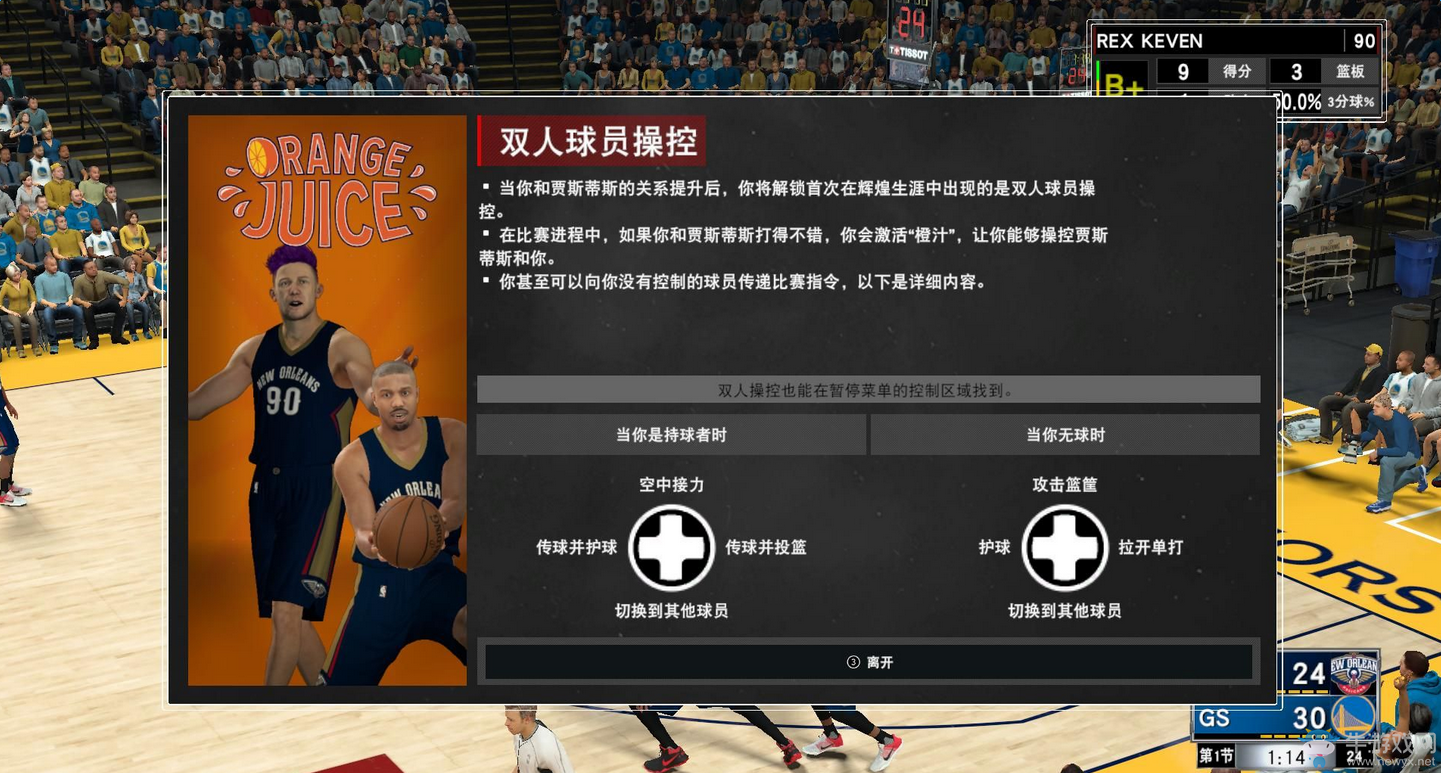Switch to the 当你无球时 tab
This screenshot has height=773, width=1441.
click(x=1063, y=434)
